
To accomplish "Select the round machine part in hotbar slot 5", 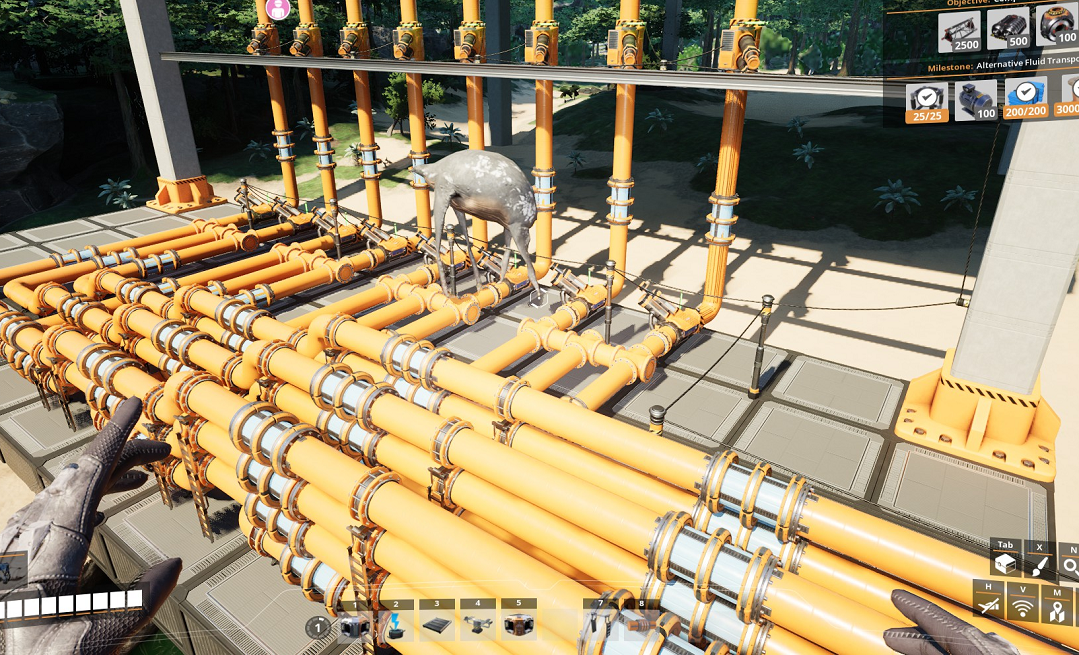I will (x=519, y=627).
